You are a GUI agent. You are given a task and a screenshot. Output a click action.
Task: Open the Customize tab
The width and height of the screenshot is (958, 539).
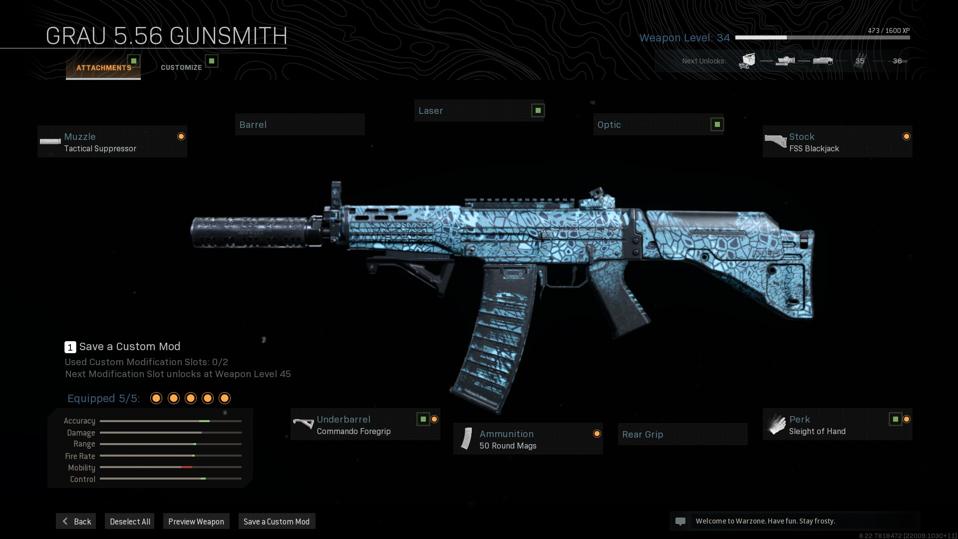tap(182, 68)
